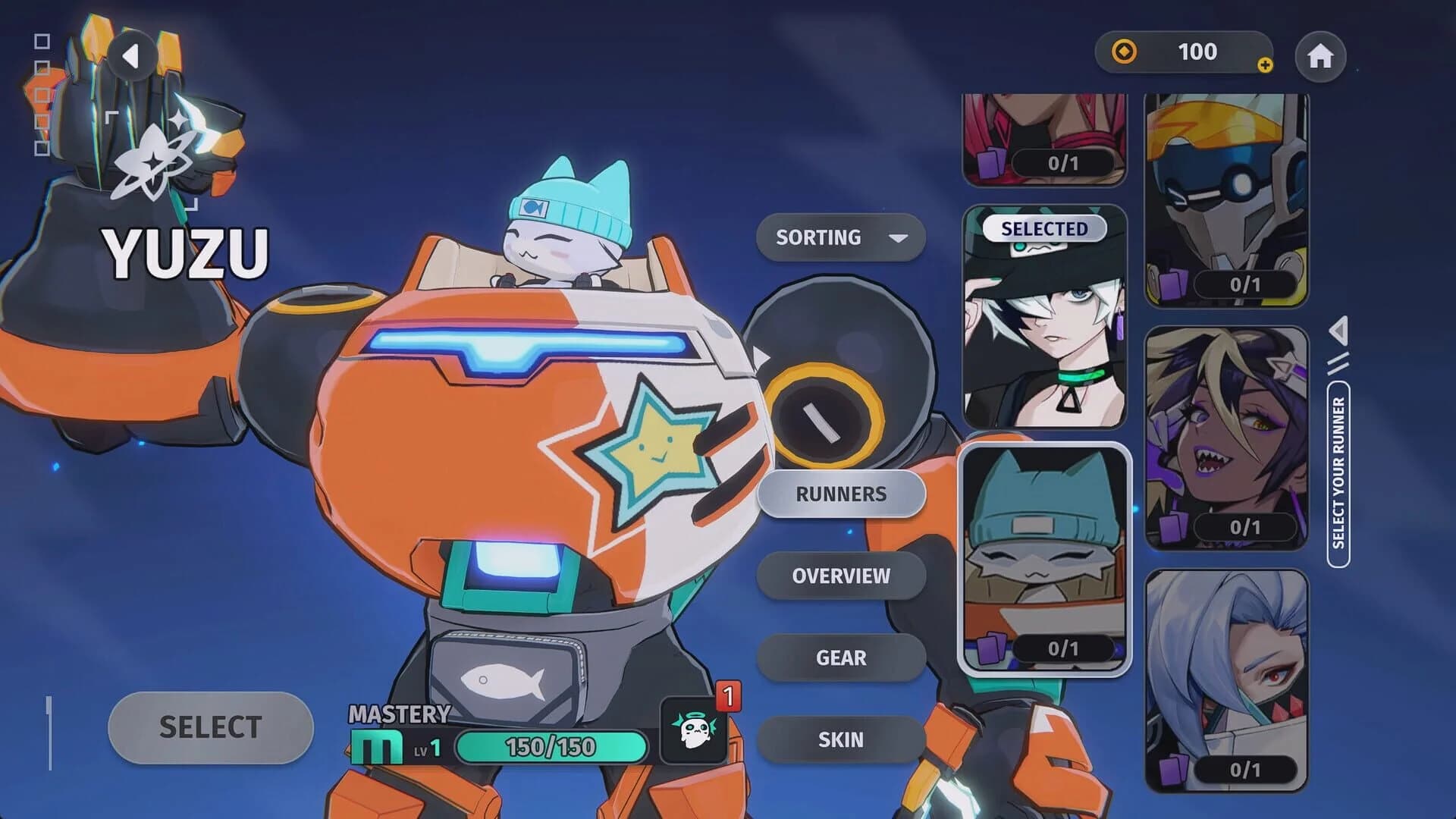
Task: Open the Sorting dropdown
Action: pos(840,237)
